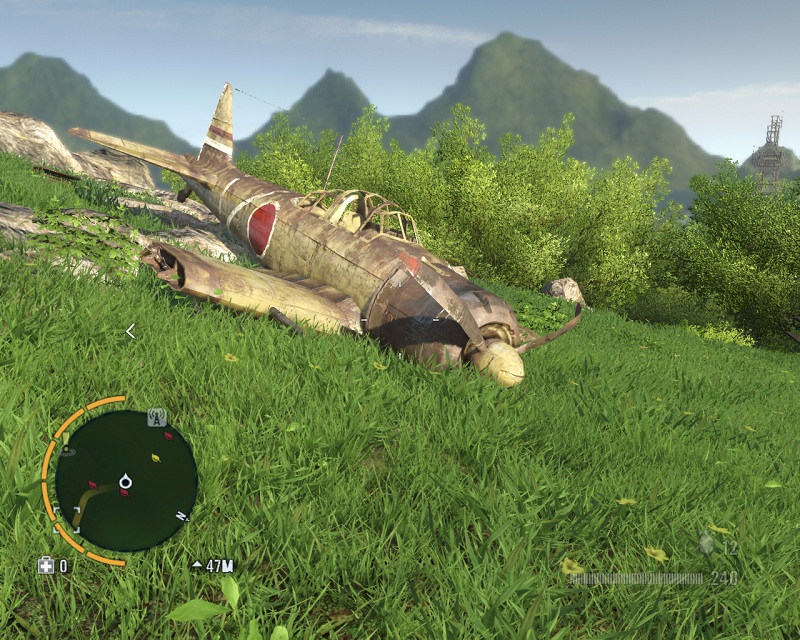
Task: Select the yellow leaf marker on the minimap
Action: (155, 458)
